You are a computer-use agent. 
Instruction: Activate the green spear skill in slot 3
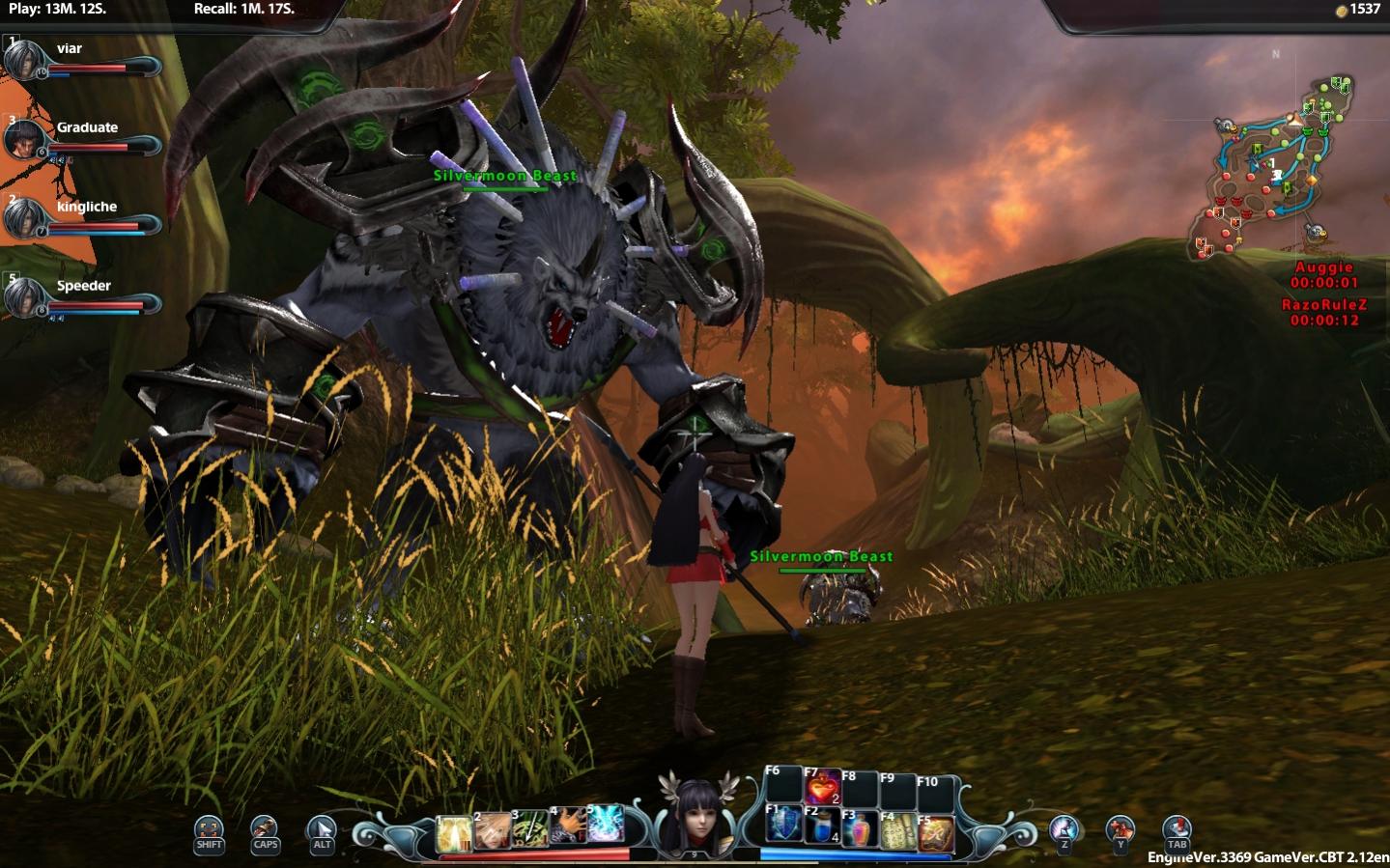(x=530, y=827)
